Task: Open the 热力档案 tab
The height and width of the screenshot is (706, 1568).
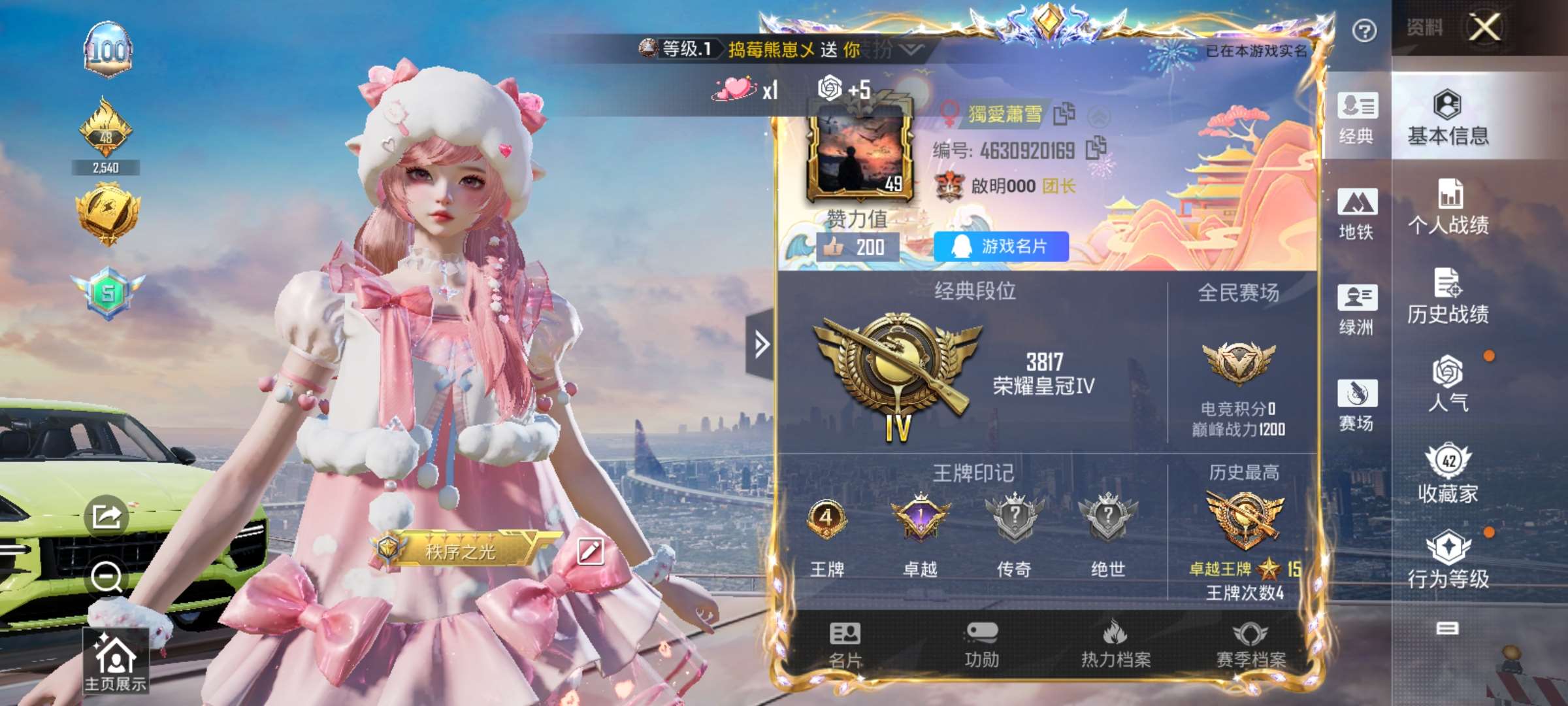Action: pos(1115,645)
